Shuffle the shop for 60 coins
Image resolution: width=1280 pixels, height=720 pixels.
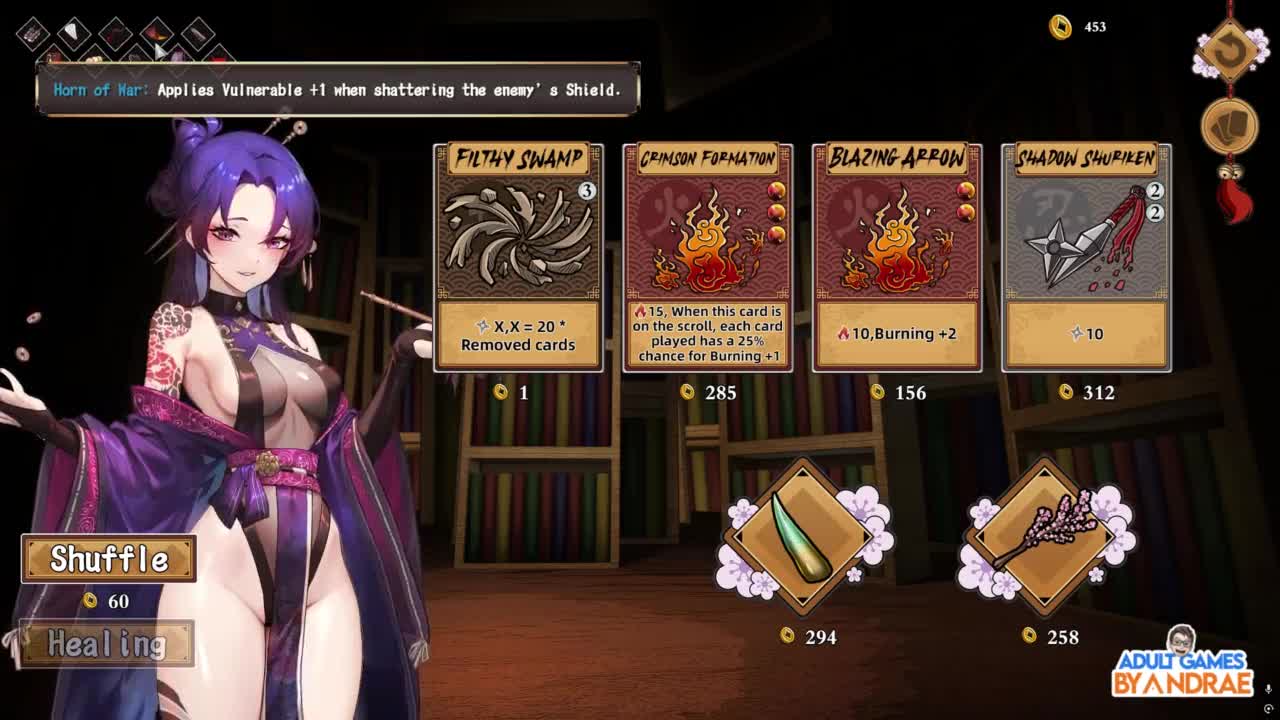pos(109,559)
